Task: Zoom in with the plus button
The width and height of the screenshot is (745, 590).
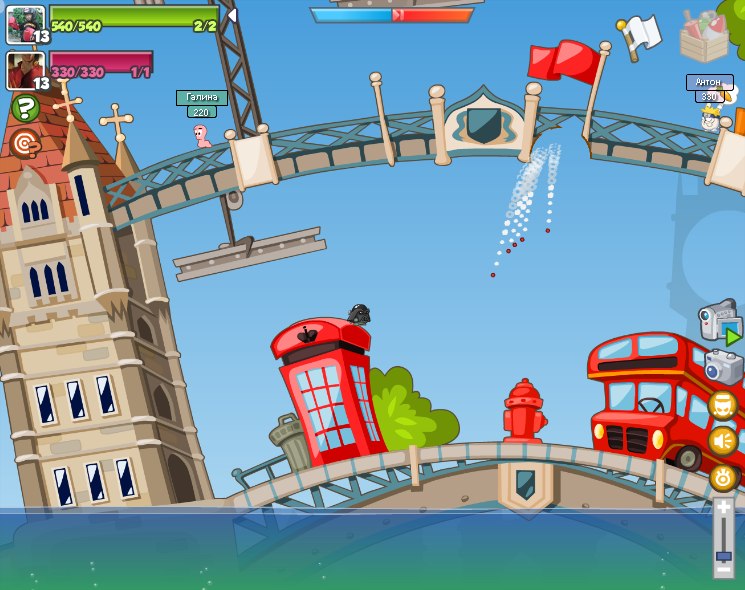Action: tap(723, 507)
